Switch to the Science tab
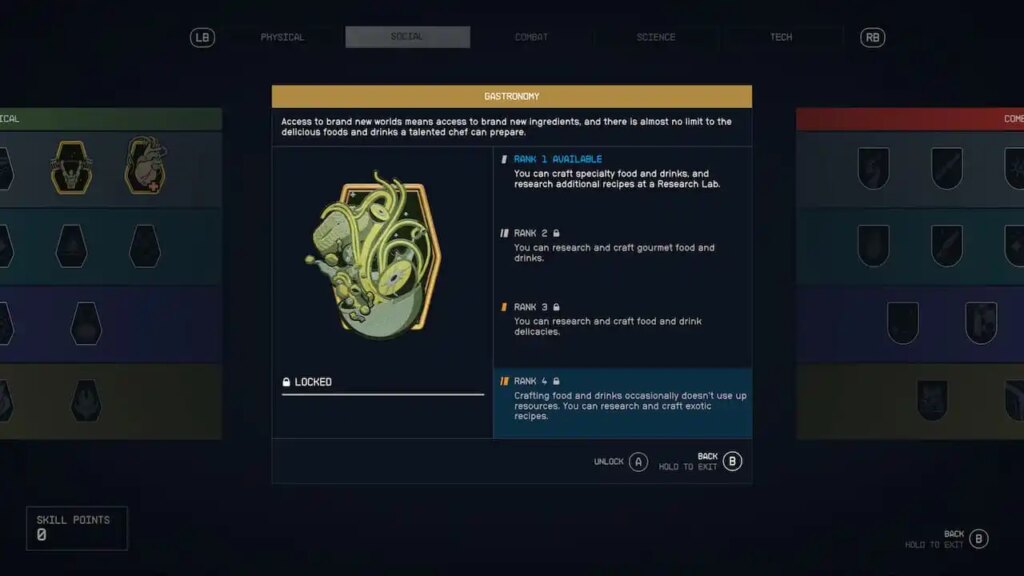This screenshot has height=576, width=1024. (656, 37)
